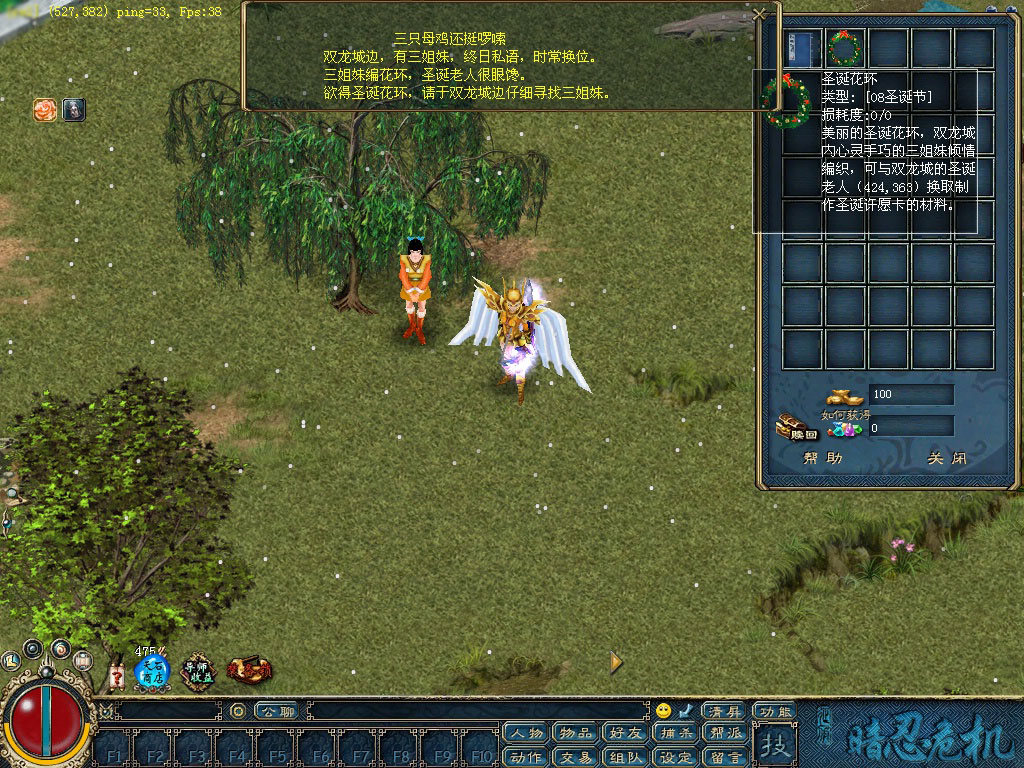The height and width of the screenshot is (768, 1024).
Task: Open the yellow smiley emoticon picker
Action: tap(663, 711)
